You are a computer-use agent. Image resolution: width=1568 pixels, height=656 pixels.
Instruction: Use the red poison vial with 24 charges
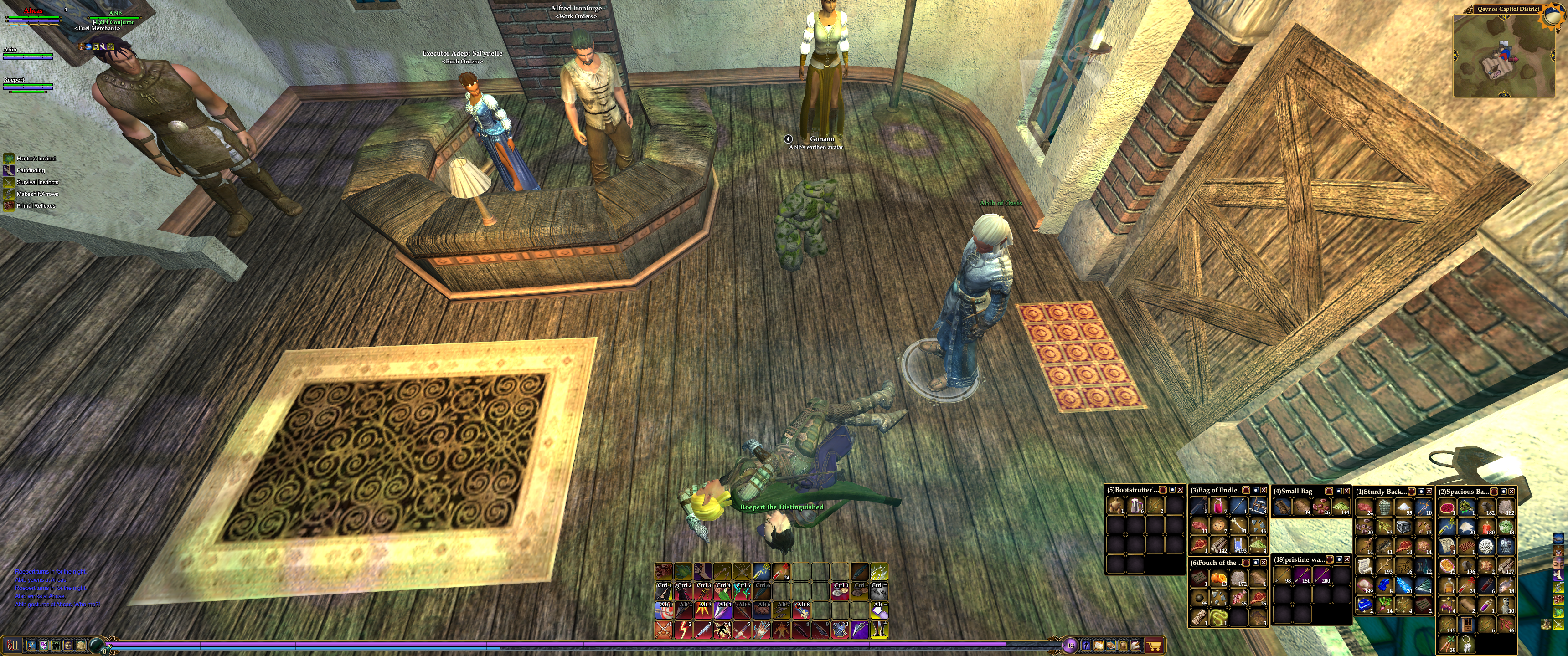(781, 571)
